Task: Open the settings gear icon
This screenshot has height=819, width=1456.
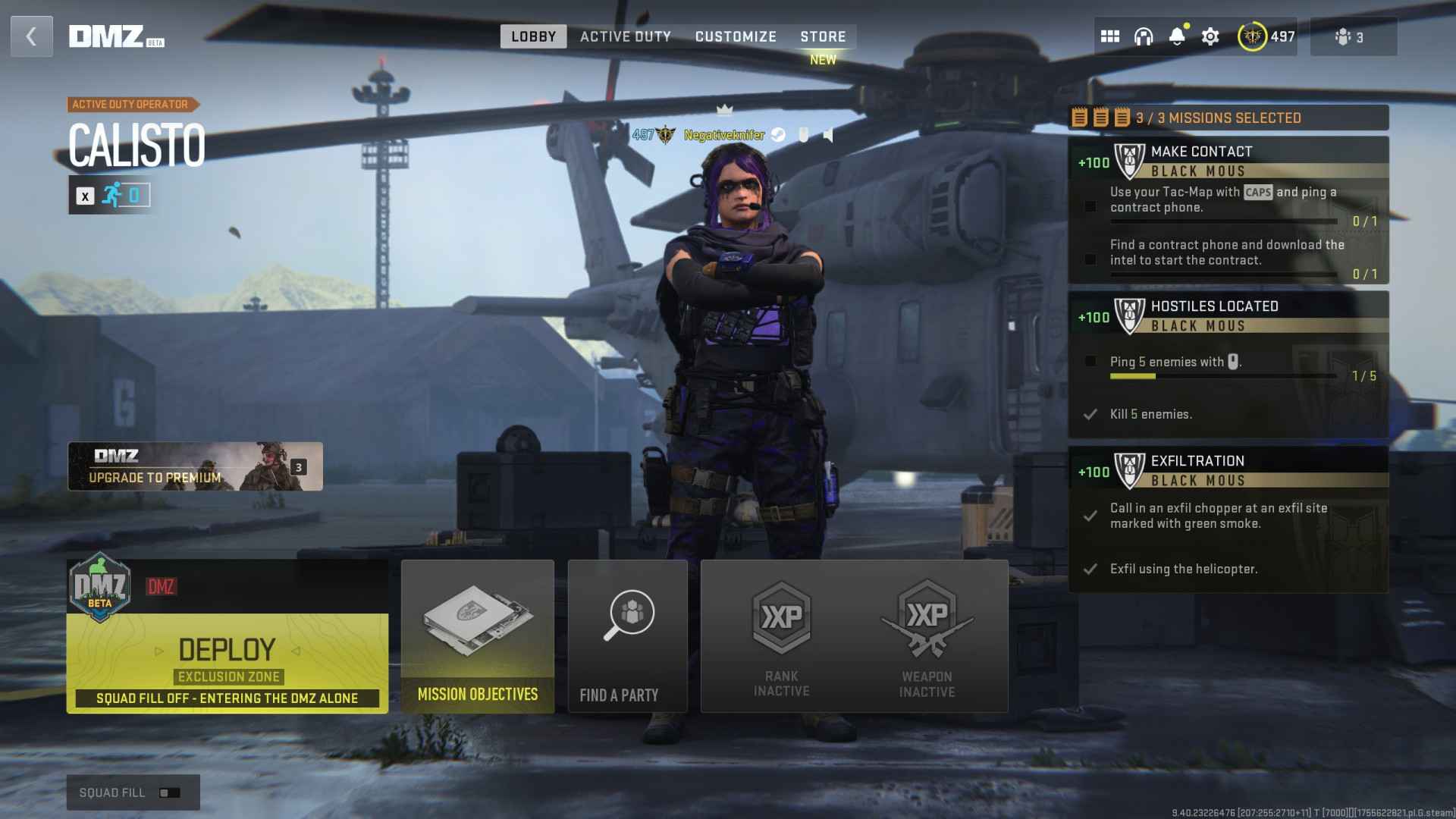Action: tap(1210, 36)
